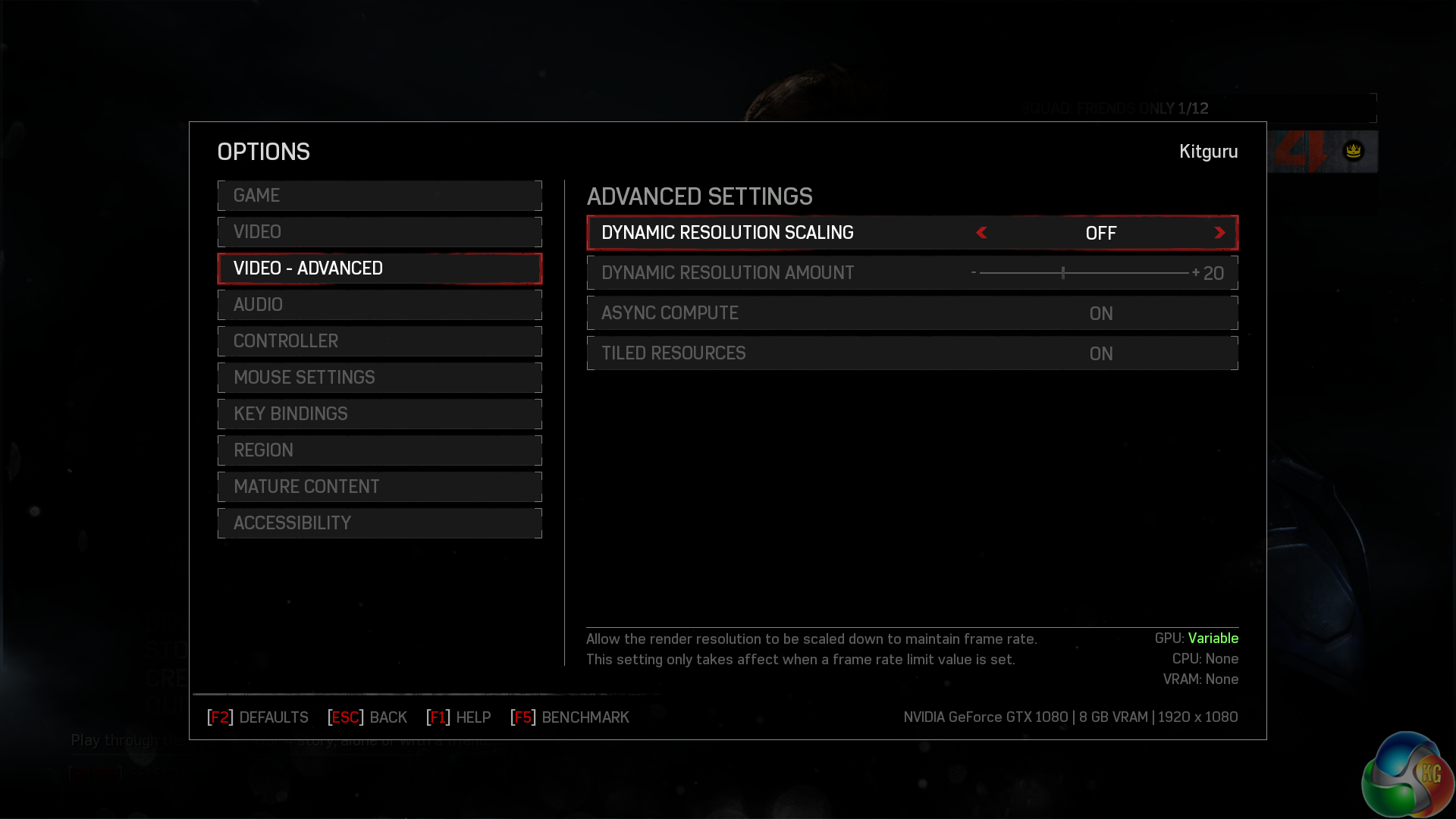Switch to Accessibility options
Image resolution: width=1456 pixels, height=819 pixels.
379,523
